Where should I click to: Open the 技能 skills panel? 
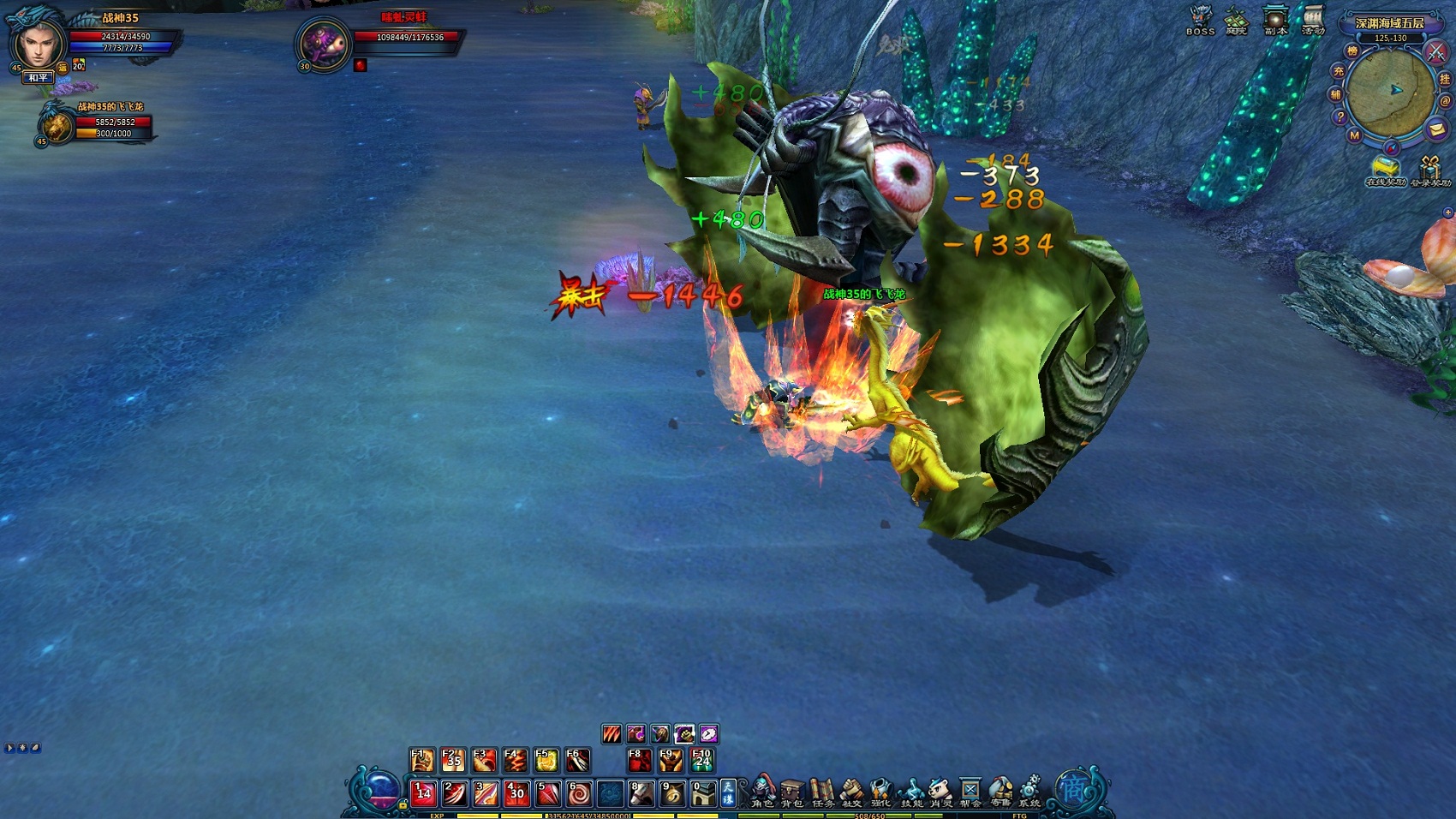(911, 791)
